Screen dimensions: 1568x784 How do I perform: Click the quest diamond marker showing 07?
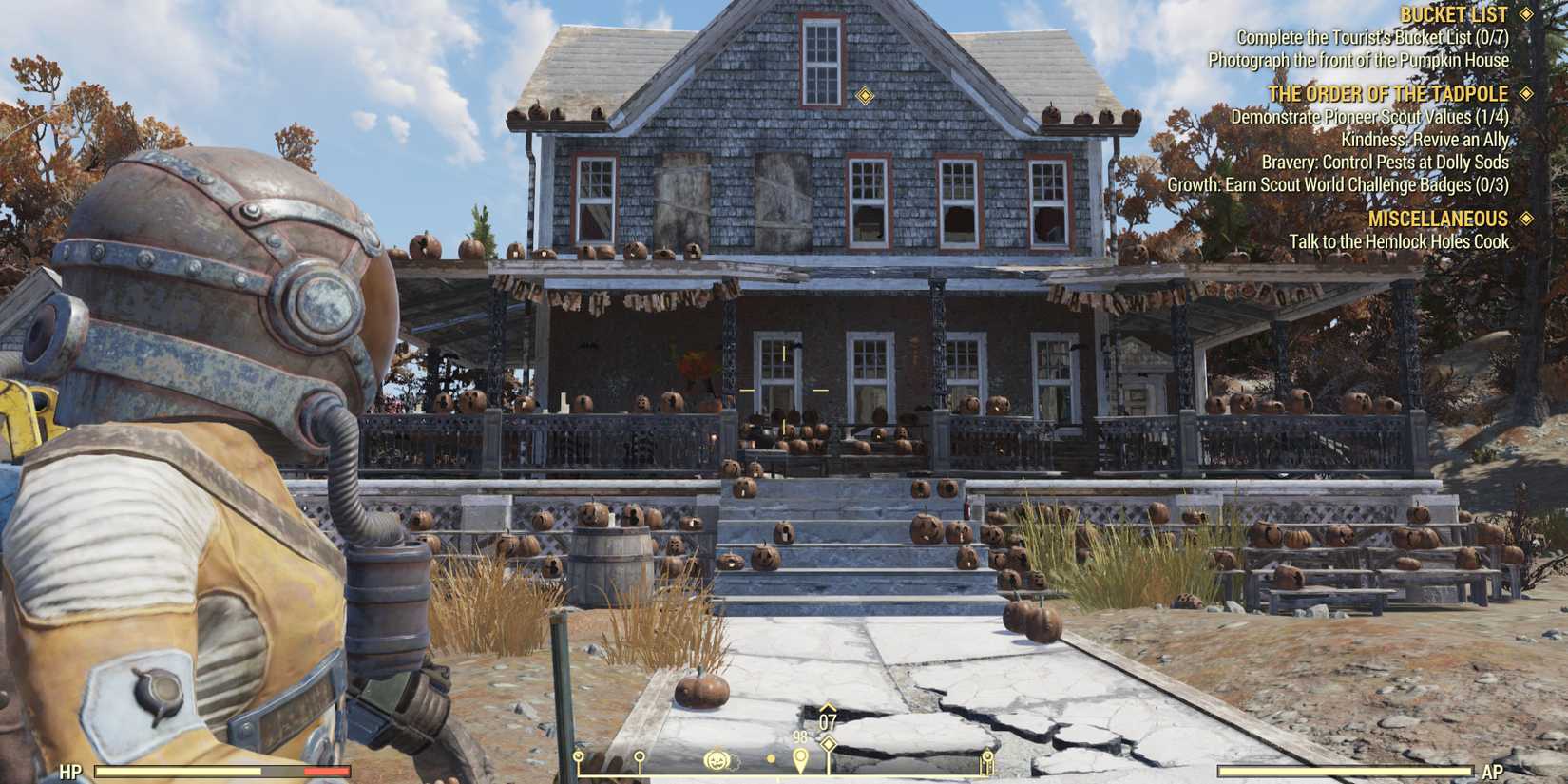pyautogui.click(x=828, y=746)
